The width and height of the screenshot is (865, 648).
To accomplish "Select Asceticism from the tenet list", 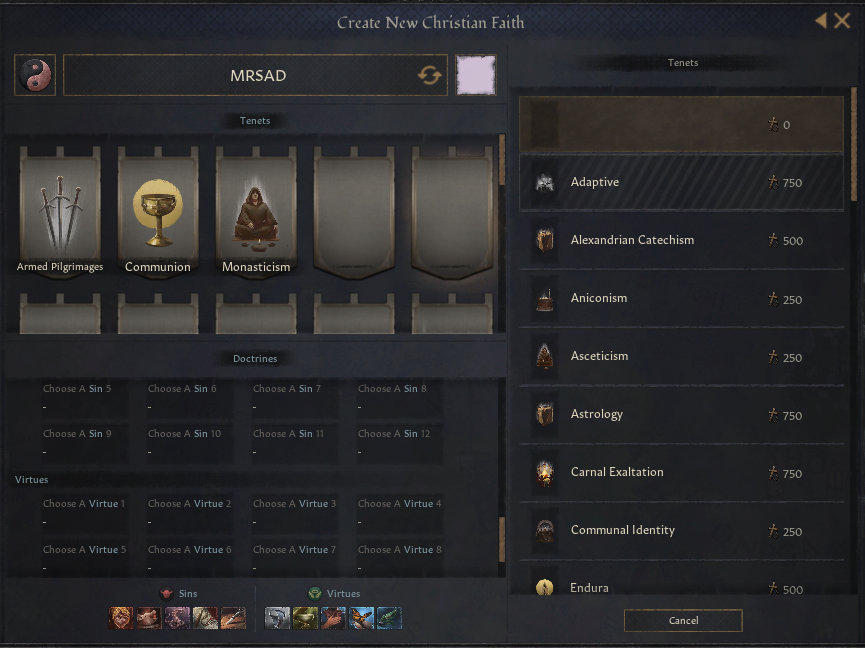I will [681, 356].
